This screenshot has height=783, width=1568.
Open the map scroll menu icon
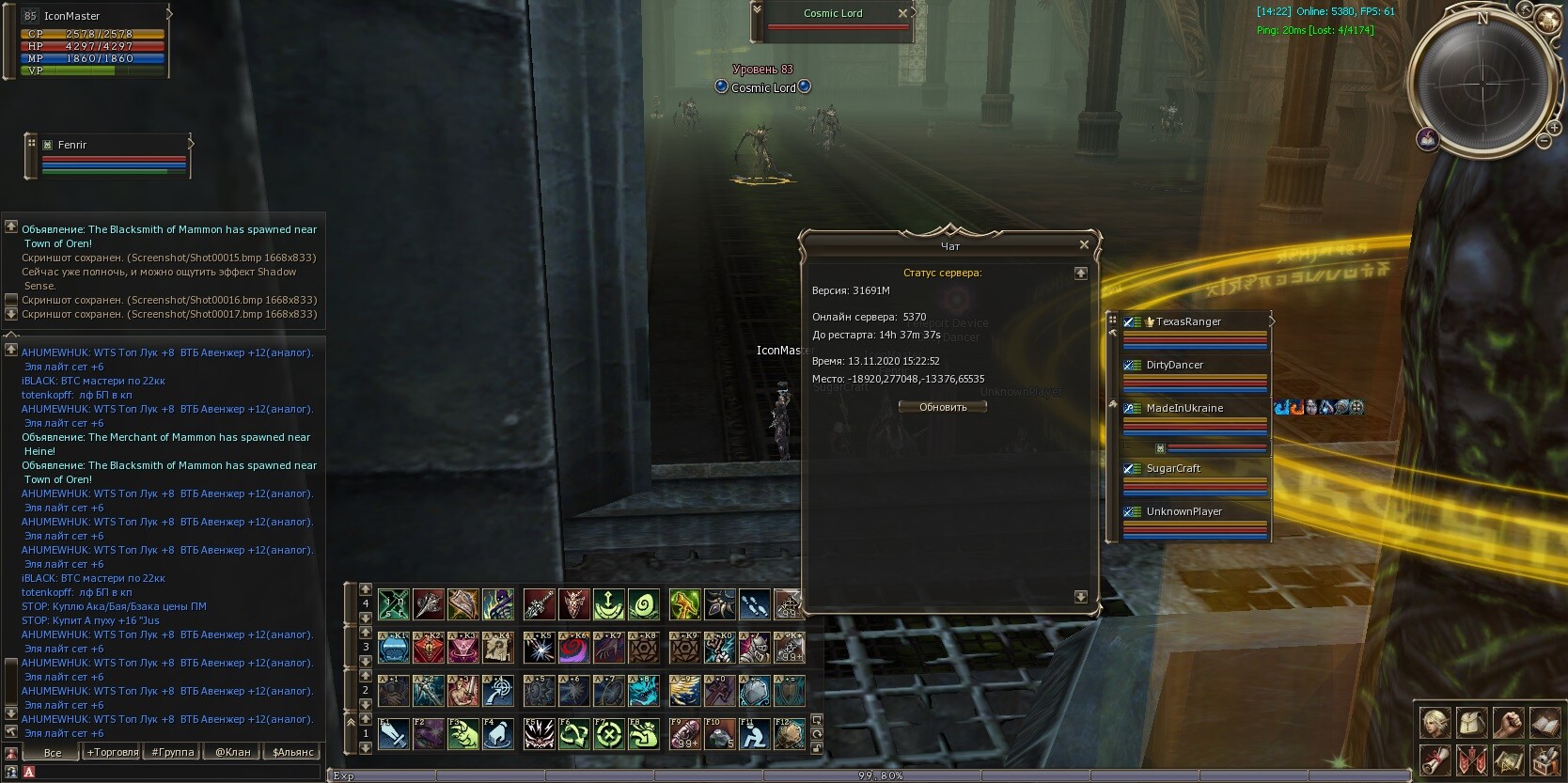pos(1508,760)
